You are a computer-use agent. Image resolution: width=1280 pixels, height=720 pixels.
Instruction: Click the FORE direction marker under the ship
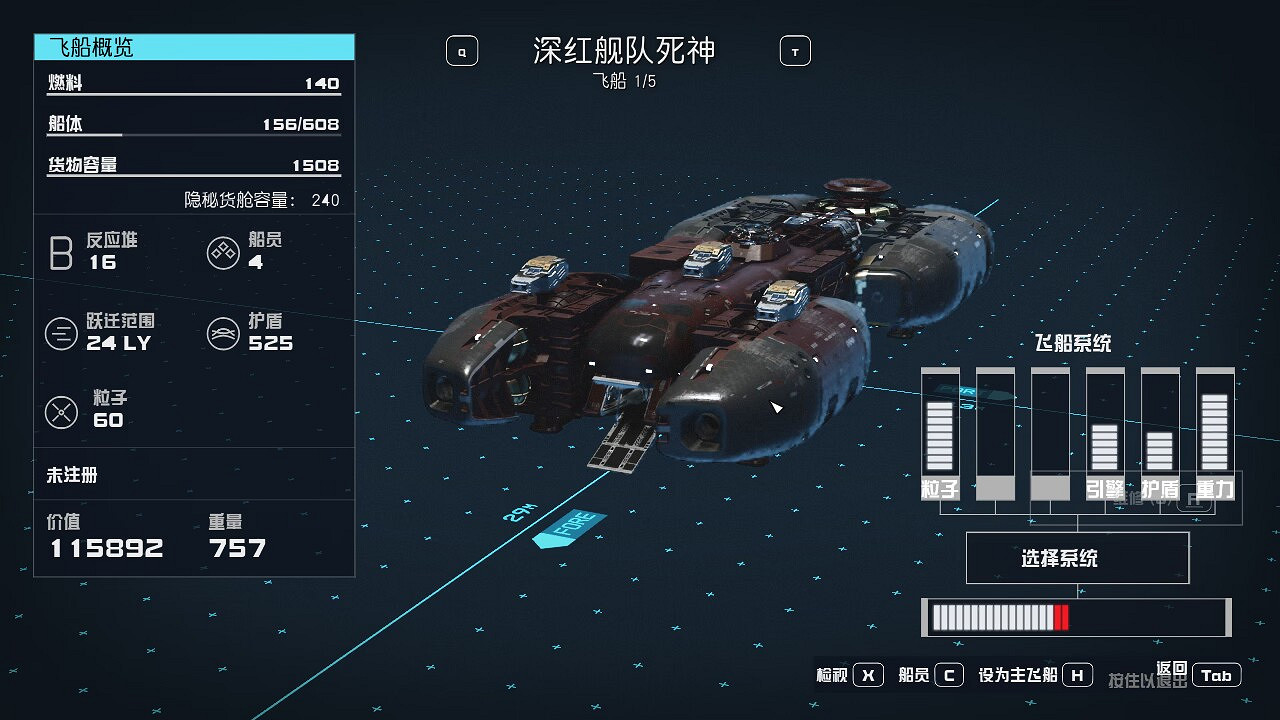(571, 527)
